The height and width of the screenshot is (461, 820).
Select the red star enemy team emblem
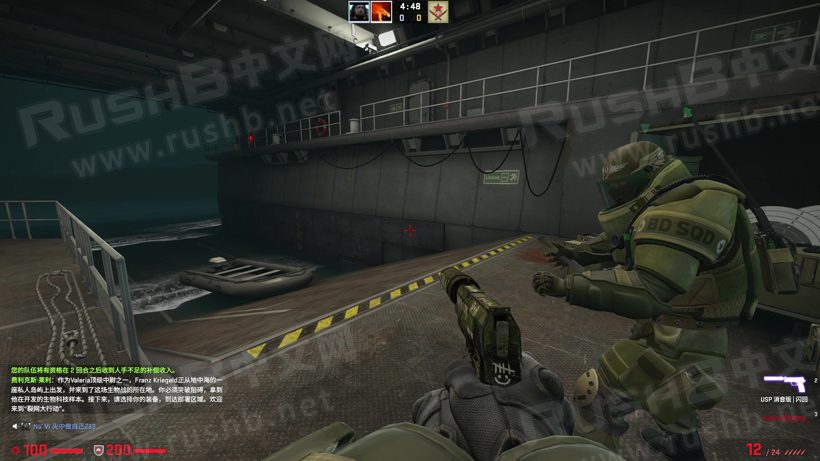tap(437, 12)
